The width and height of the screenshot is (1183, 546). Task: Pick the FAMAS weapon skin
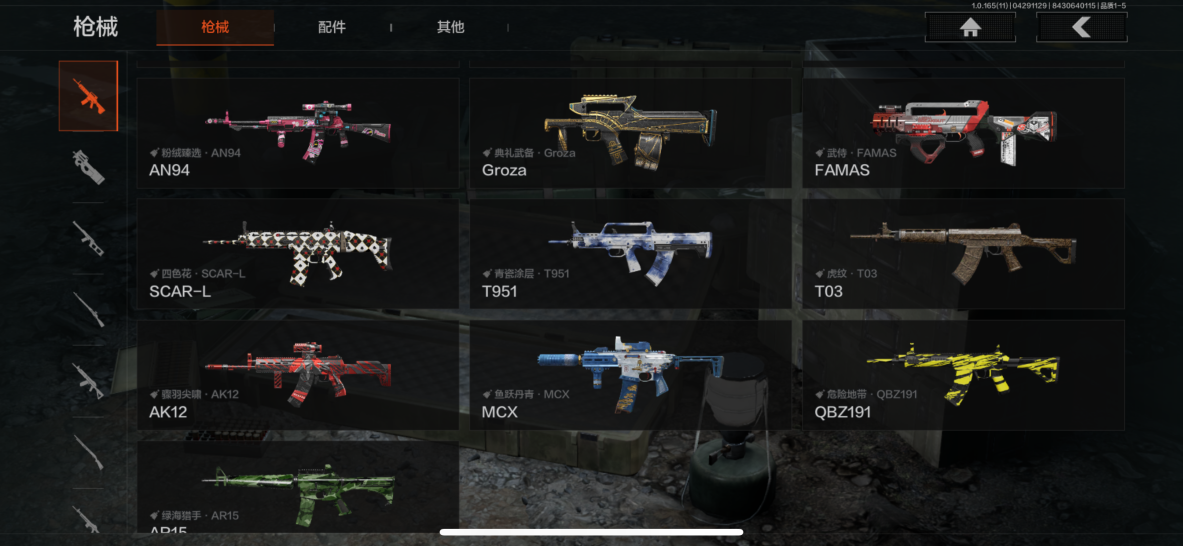[x=963, y=133]
